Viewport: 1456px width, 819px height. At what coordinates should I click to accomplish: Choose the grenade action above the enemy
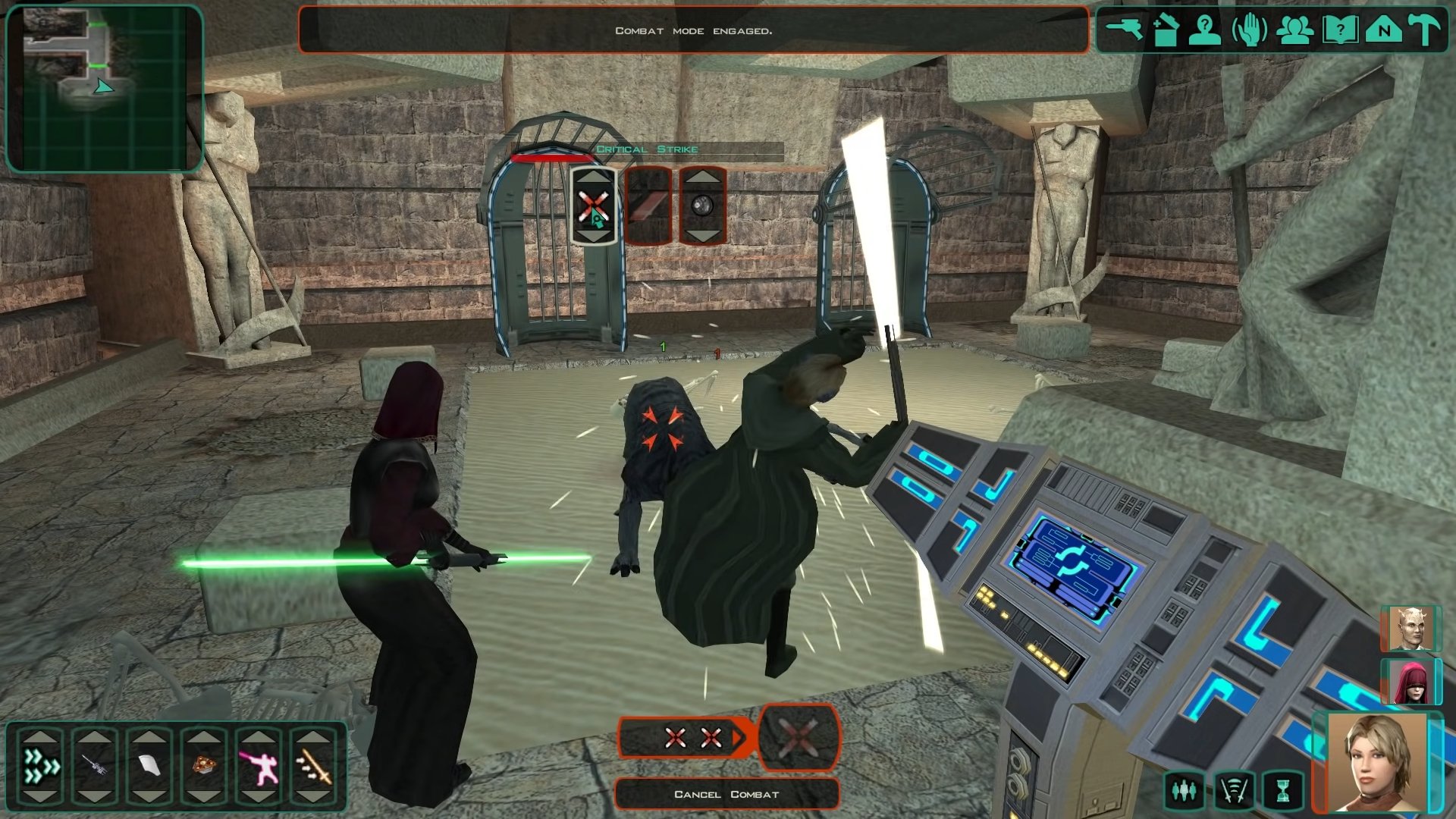pyautogui.click(x=702, y=206)
